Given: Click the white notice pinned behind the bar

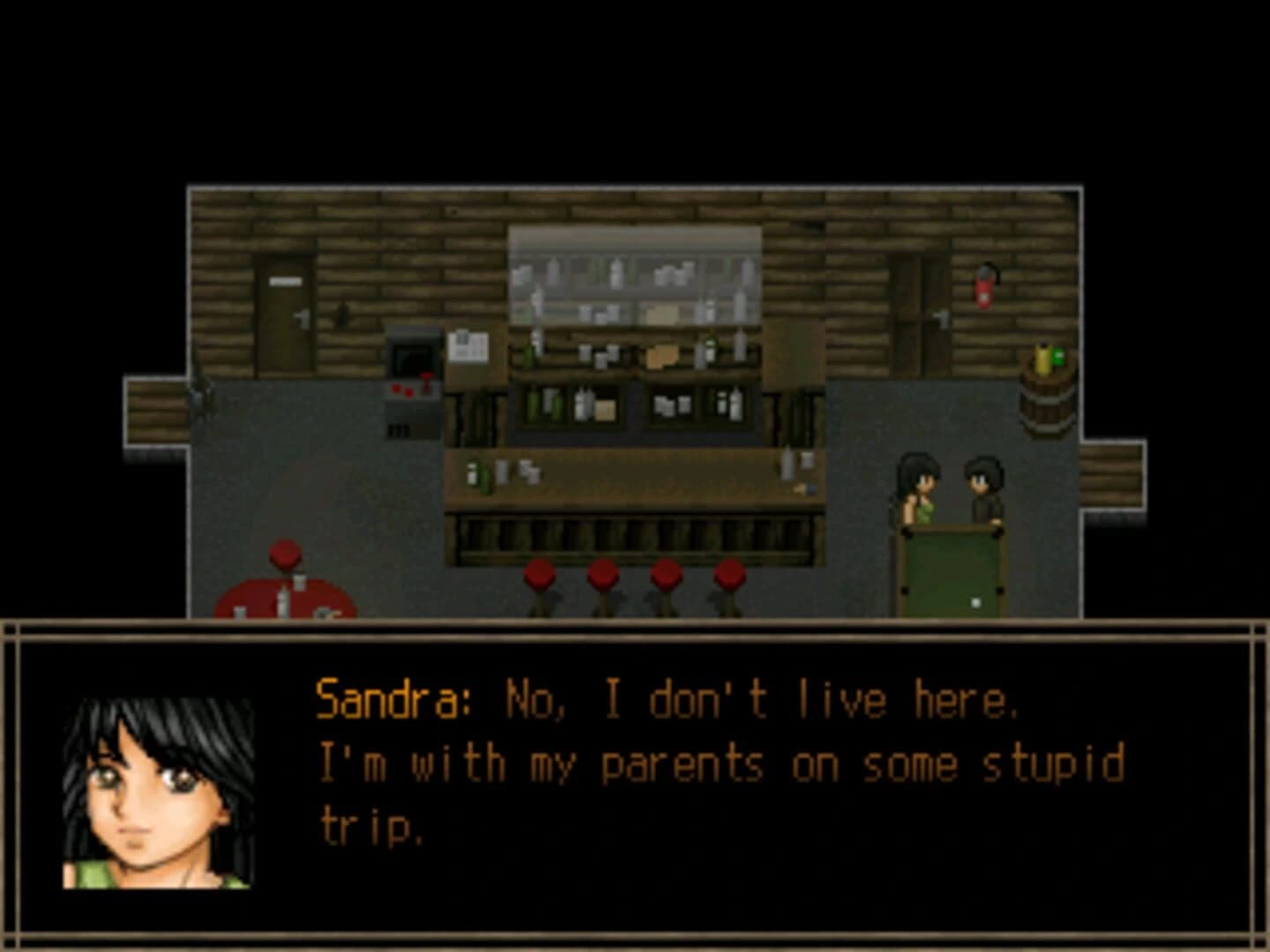Looking at the screenshot, I should [x=467, y=346].
